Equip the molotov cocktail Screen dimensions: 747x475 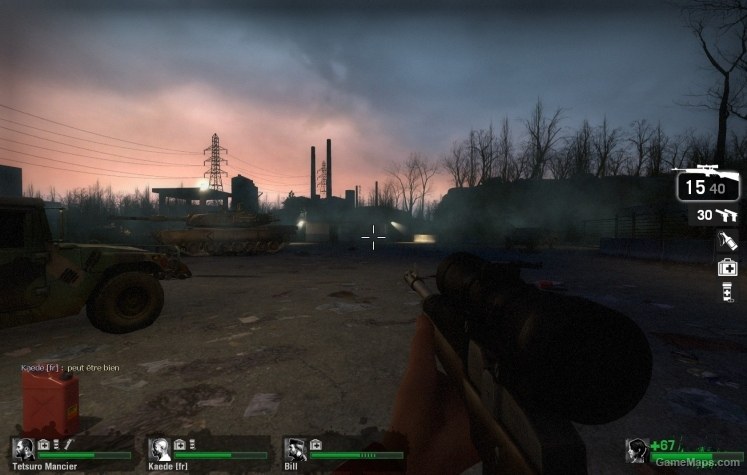(727, 241)
